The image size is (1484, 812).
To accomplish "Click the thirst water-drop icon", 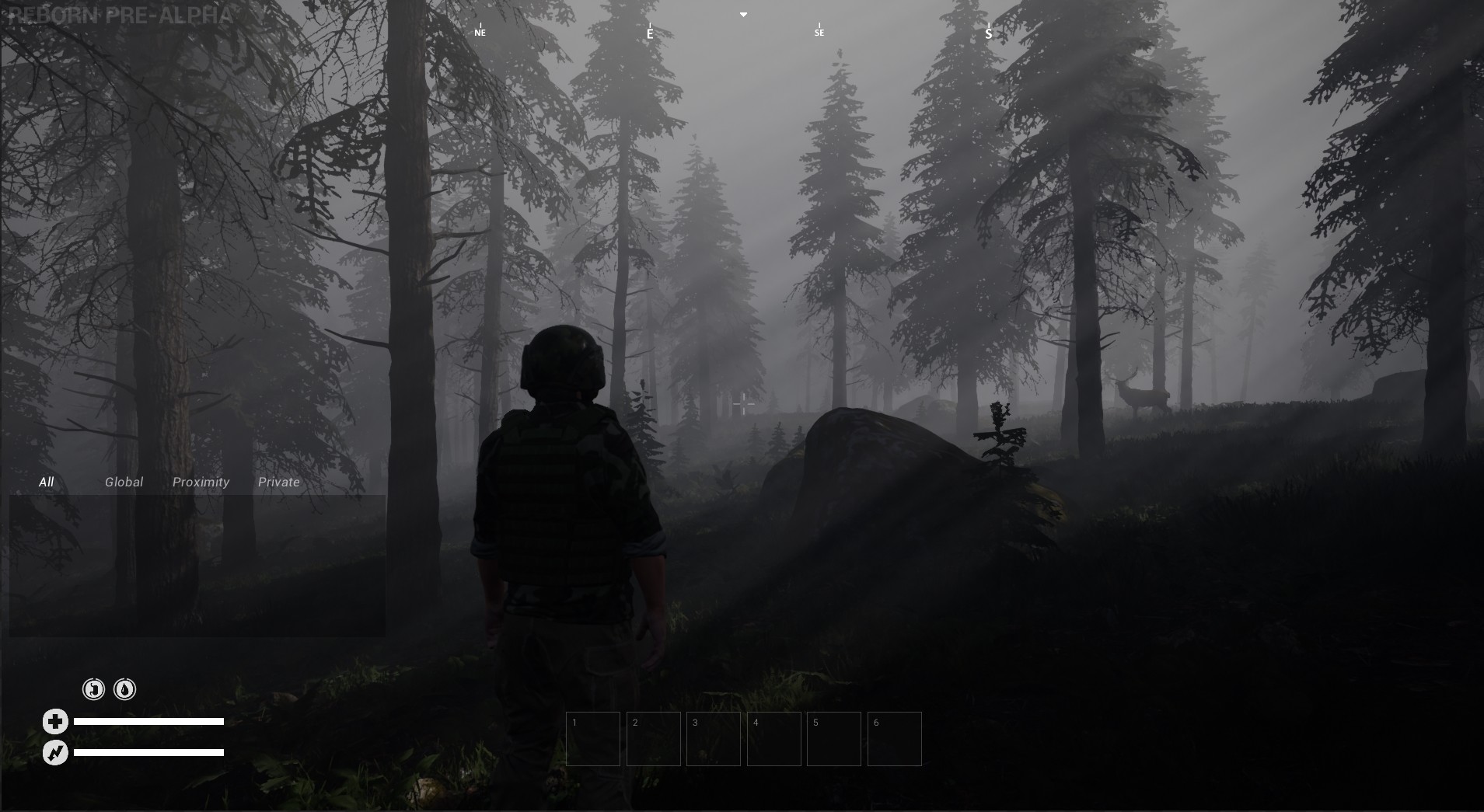I will click(x=124, y=688).
